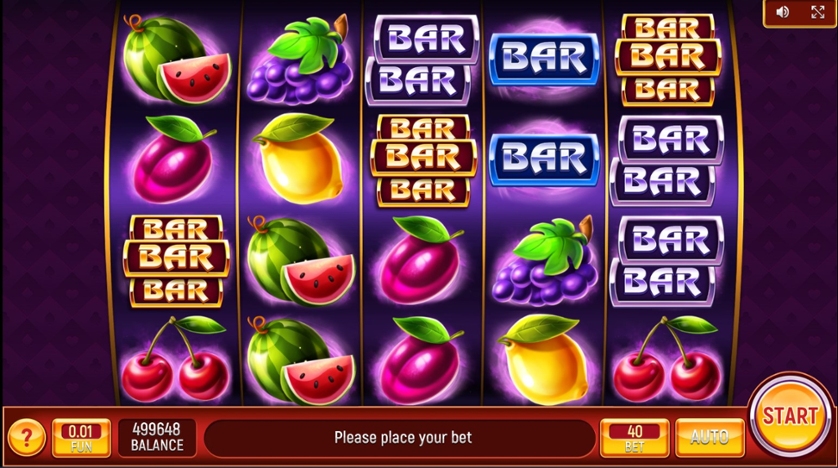This screenshot has width=838, height=468.
Task: Change the 40 BET amount
Action: point(634,438)
